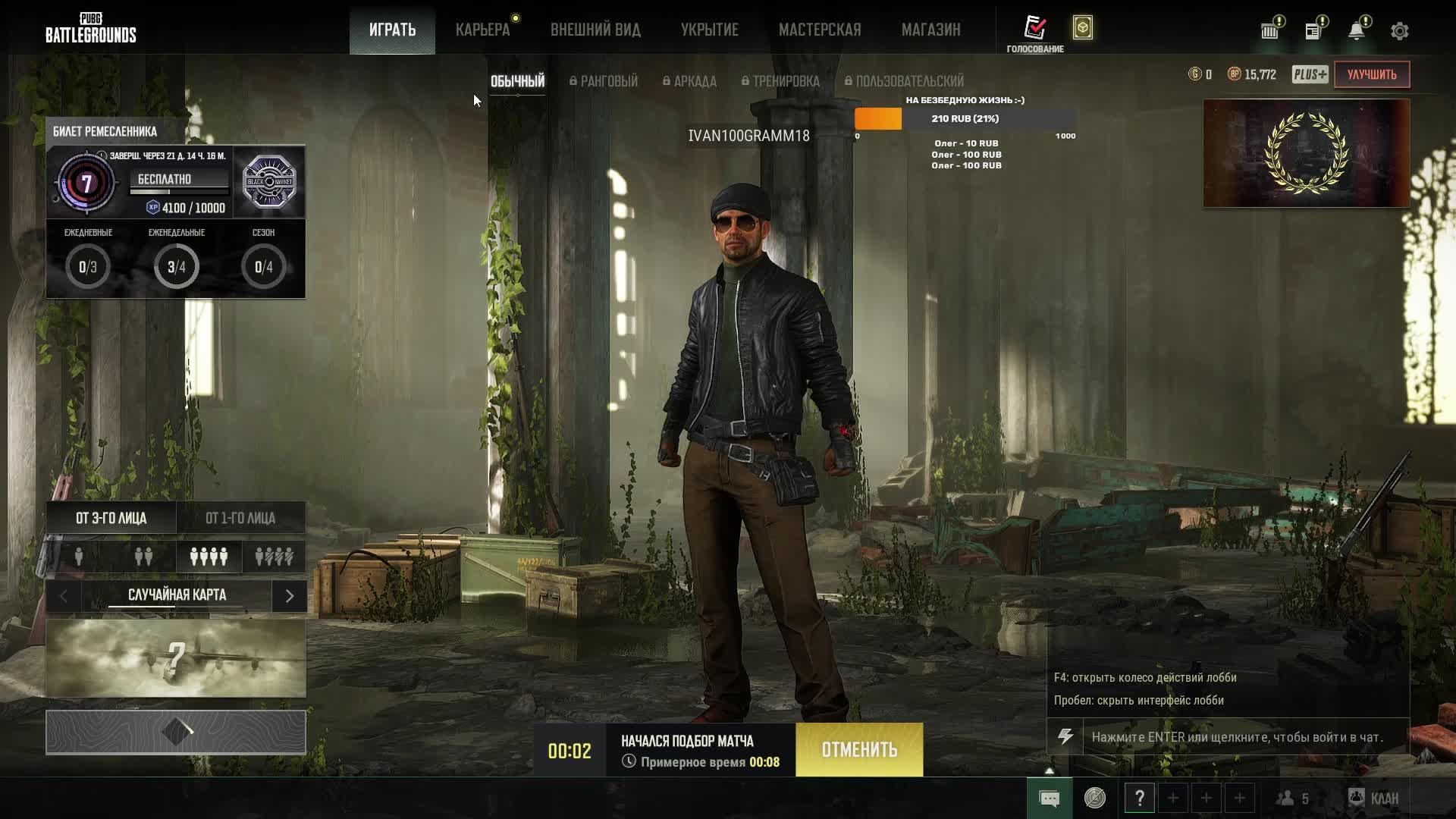Image resolution: width=1456 pixels, height=819 pixels.
Task: Show notifications with the bell icon
Action: click(1357, 31)
